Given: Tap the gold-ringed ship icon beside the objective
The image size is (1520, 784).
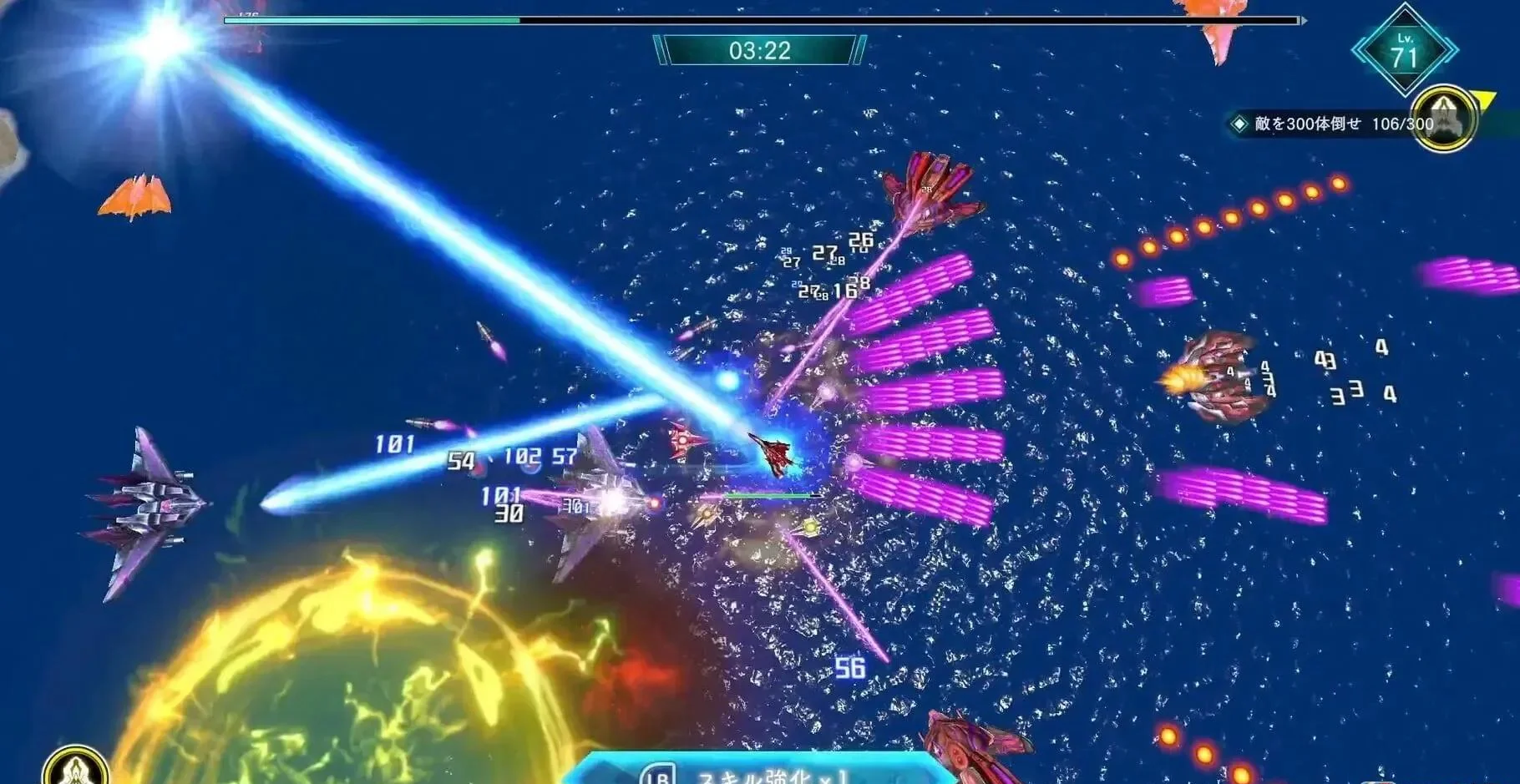Looking at the screenshot, I should tap(1444, 119).
